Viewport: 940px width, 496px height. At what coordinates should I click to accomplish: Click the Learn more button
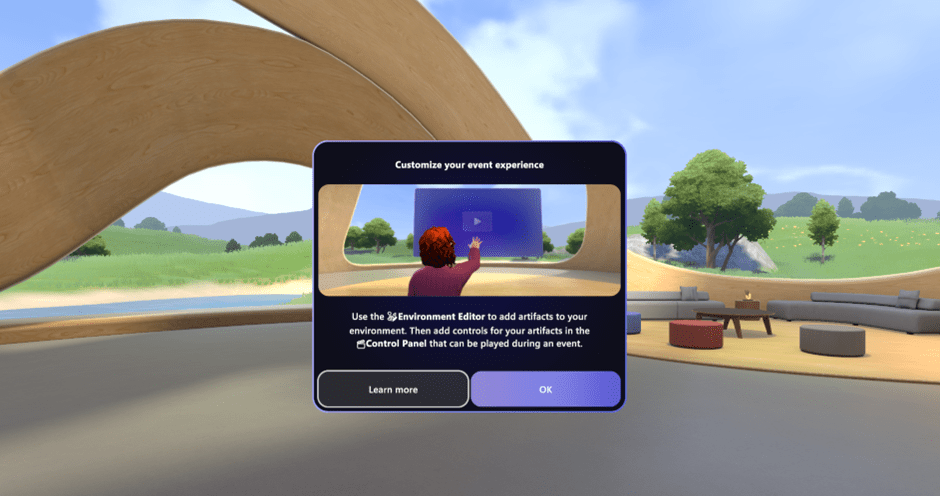click(x=393, y=389)
